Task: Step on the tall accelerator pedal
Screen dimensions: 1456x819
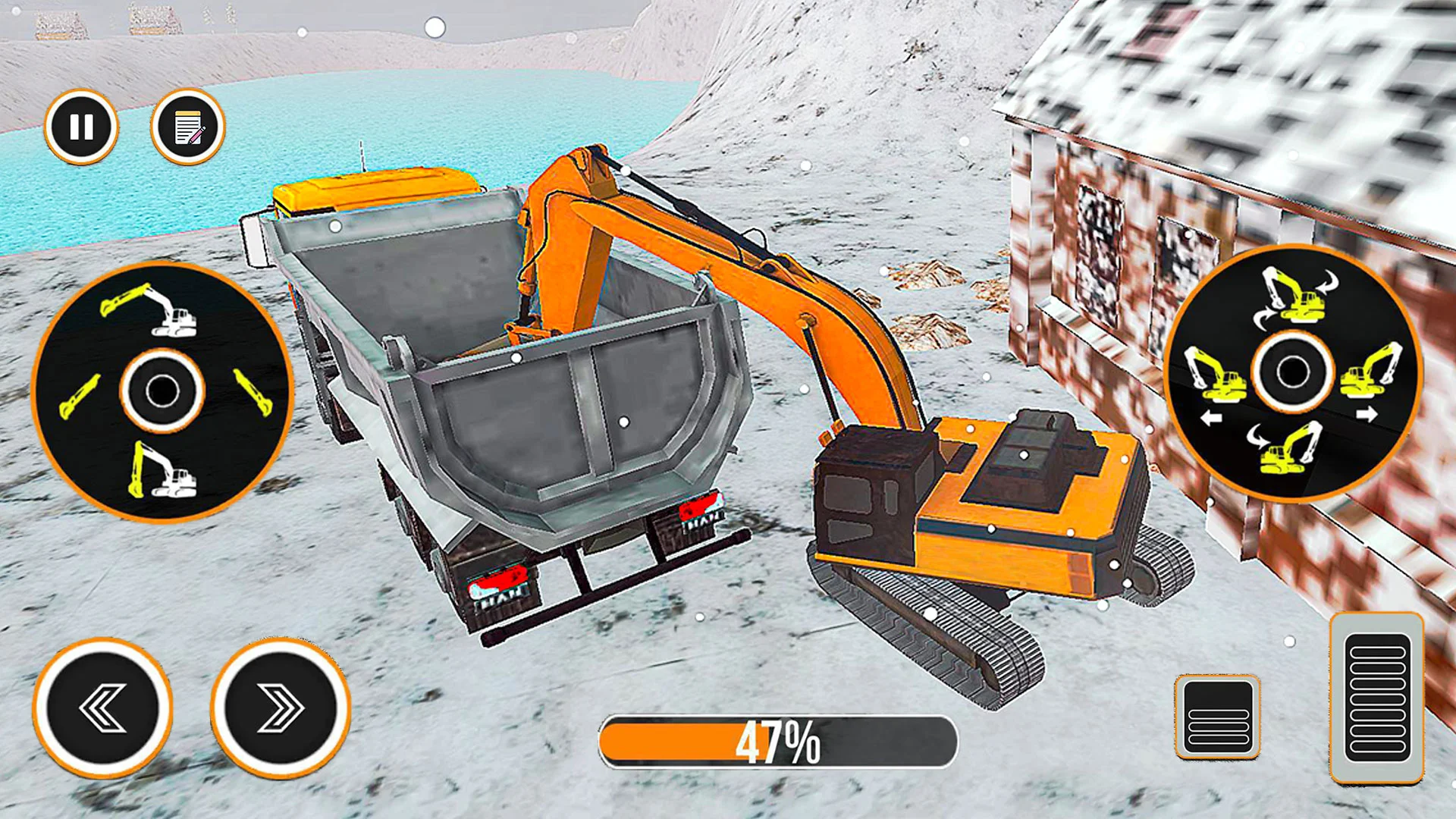Action: tap(1376, 697)
